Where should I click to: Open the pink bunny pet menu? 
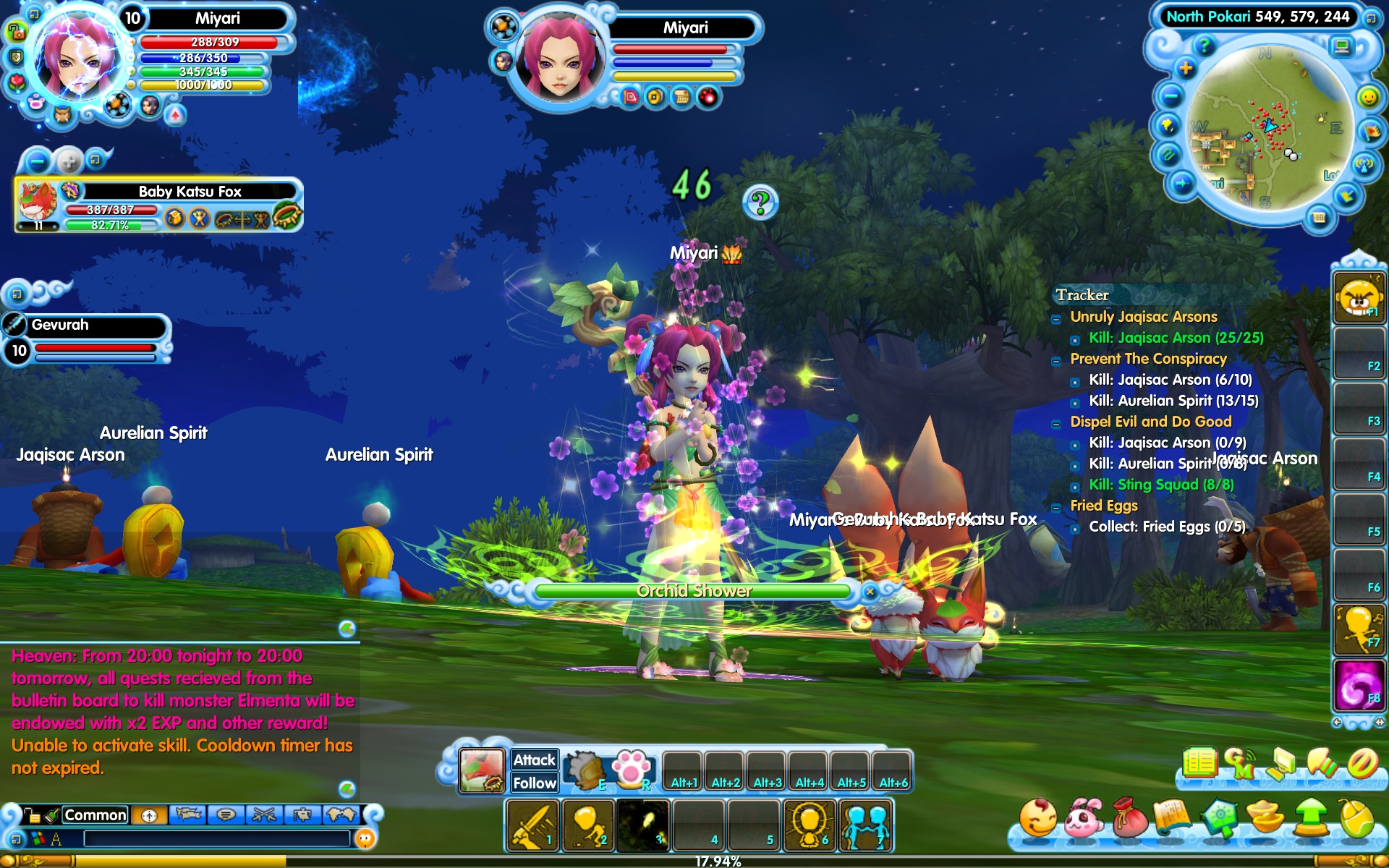1083,817
